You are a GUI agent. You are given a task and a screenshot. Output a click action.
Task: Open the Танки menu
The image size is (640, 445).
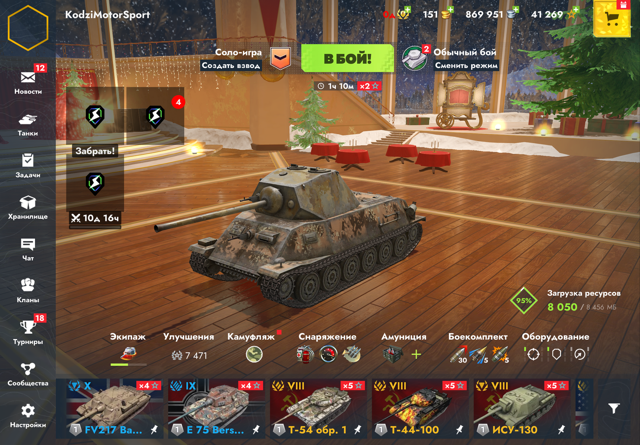coord(28,124)
